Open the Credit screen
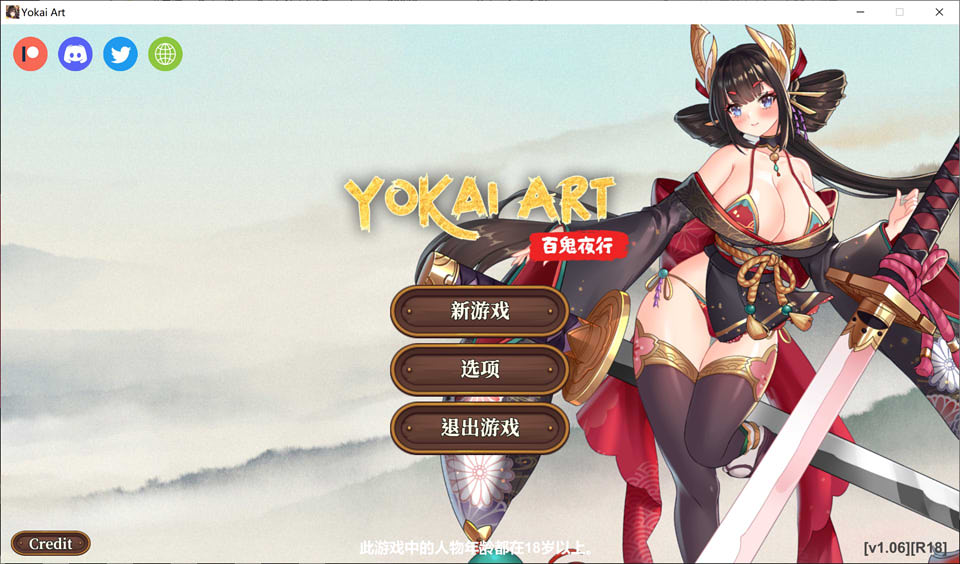The width and height of the screenshot is (960, 564). 51,544
